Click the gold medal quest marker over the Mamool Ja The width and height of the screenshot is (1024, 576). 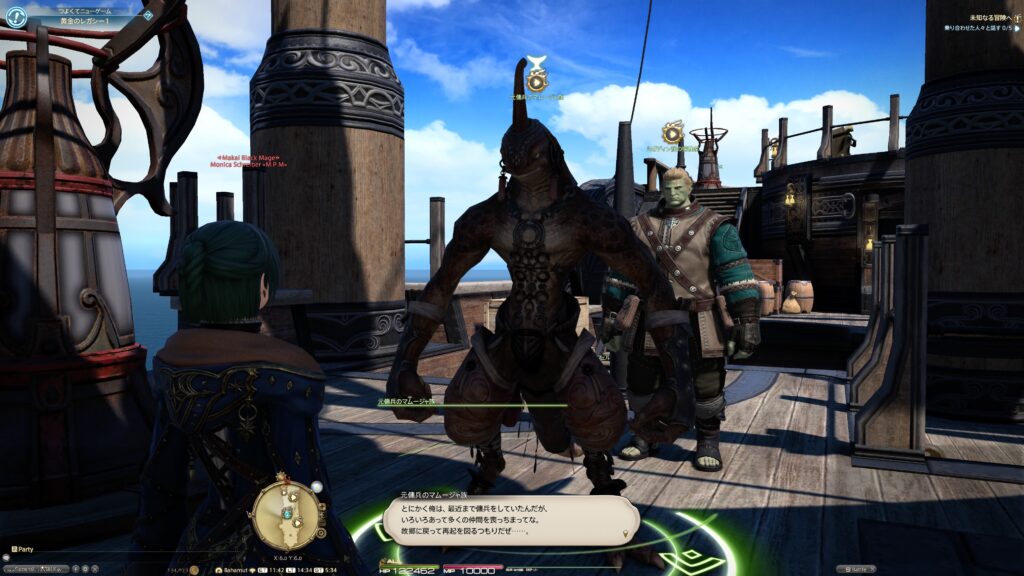pyautogui.click(x=537, y=79)
